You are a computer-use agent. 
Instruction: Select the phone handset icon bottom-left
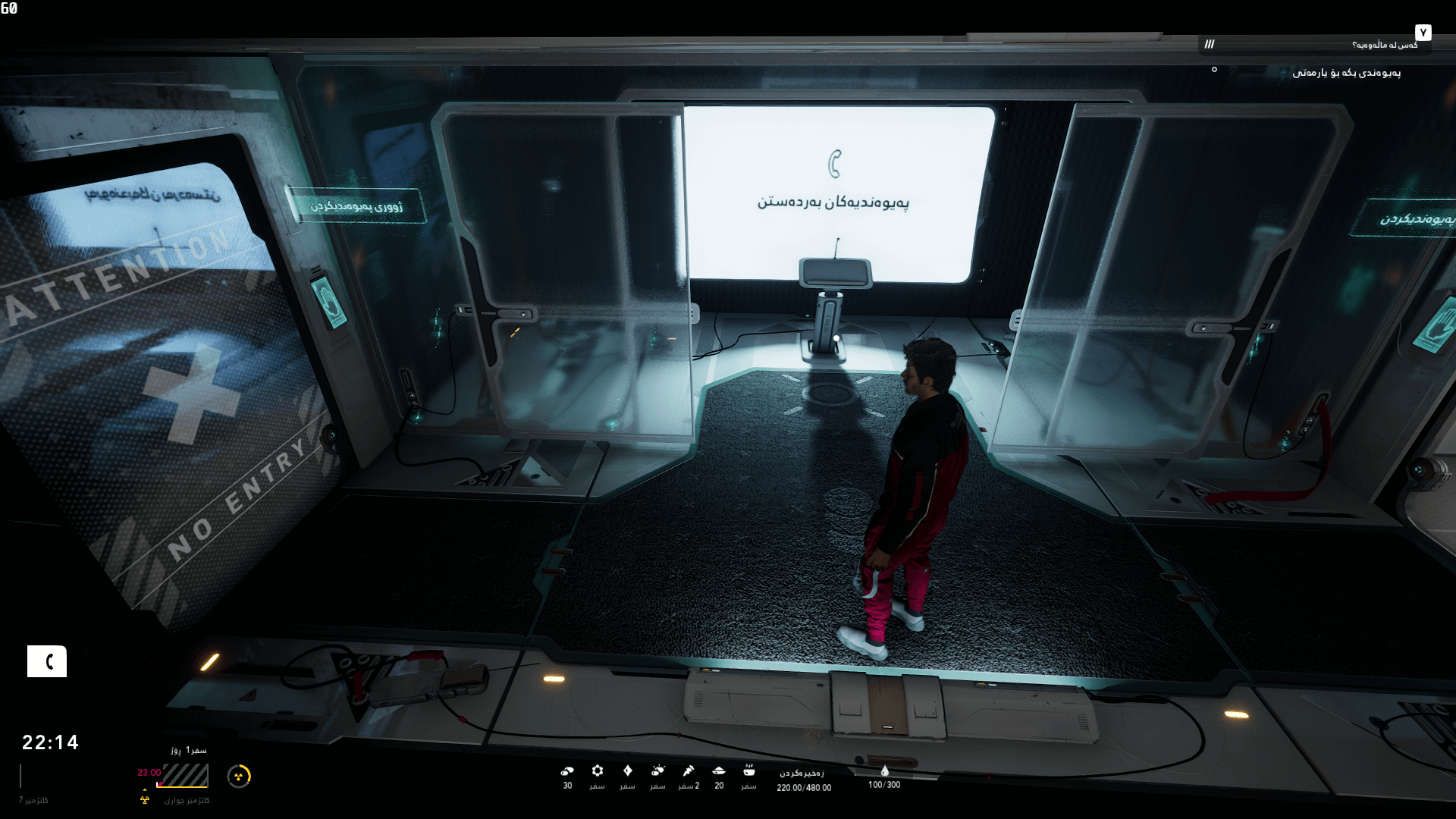point(47,661)
